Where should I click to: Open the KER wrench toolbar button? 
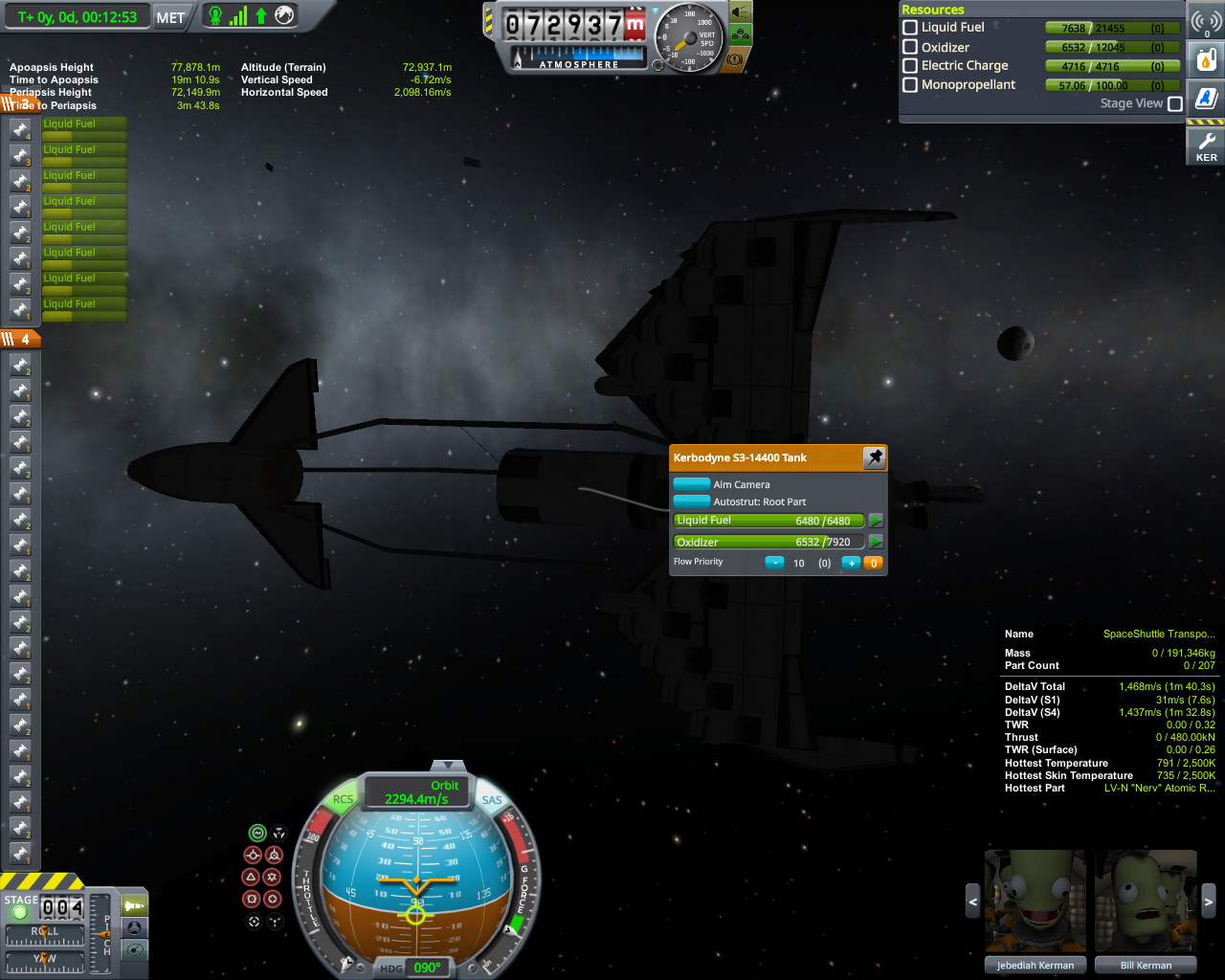click(x=1206, y=146)
